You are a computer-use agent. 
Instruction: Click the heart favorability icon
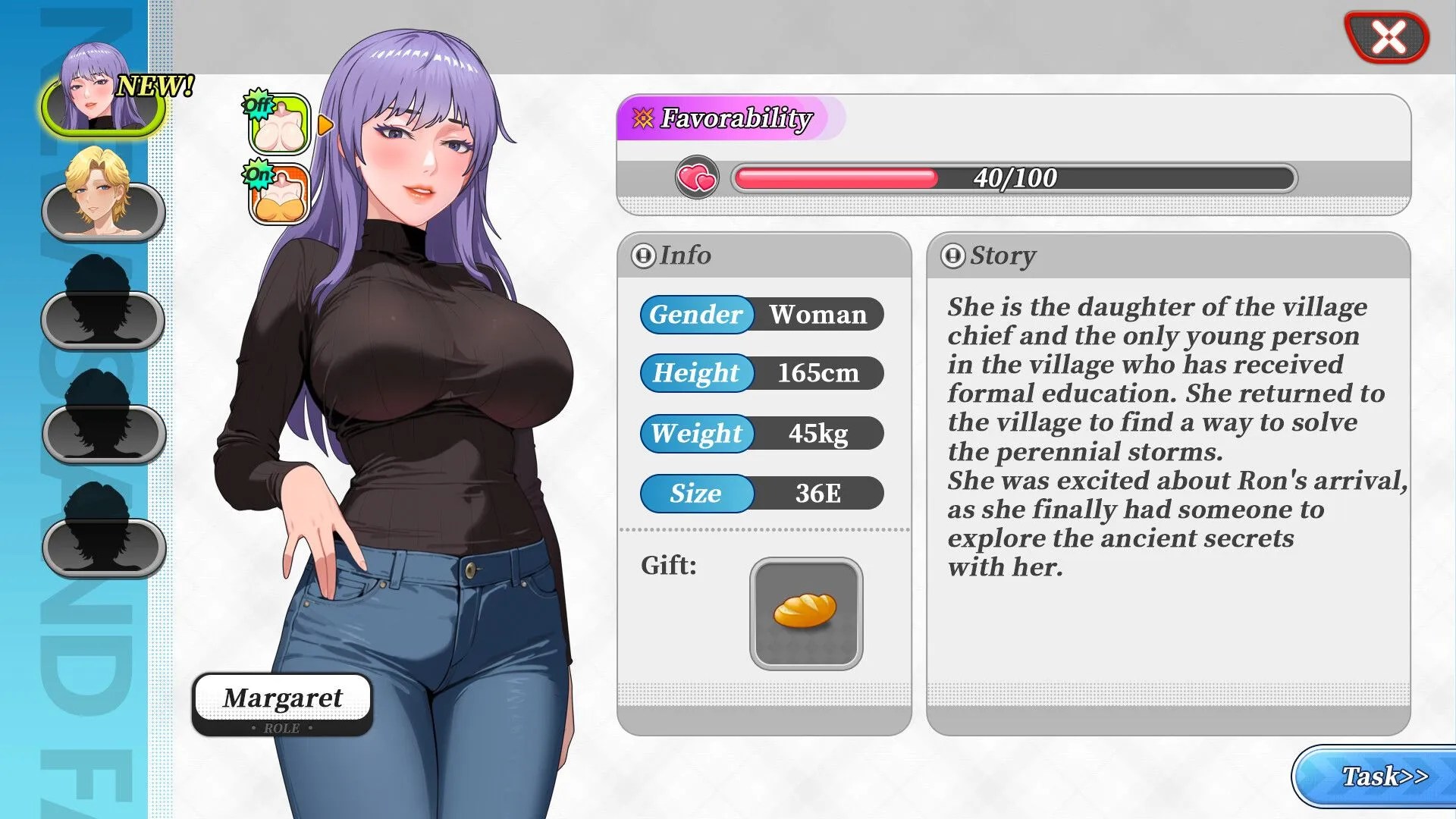point(696,179)
